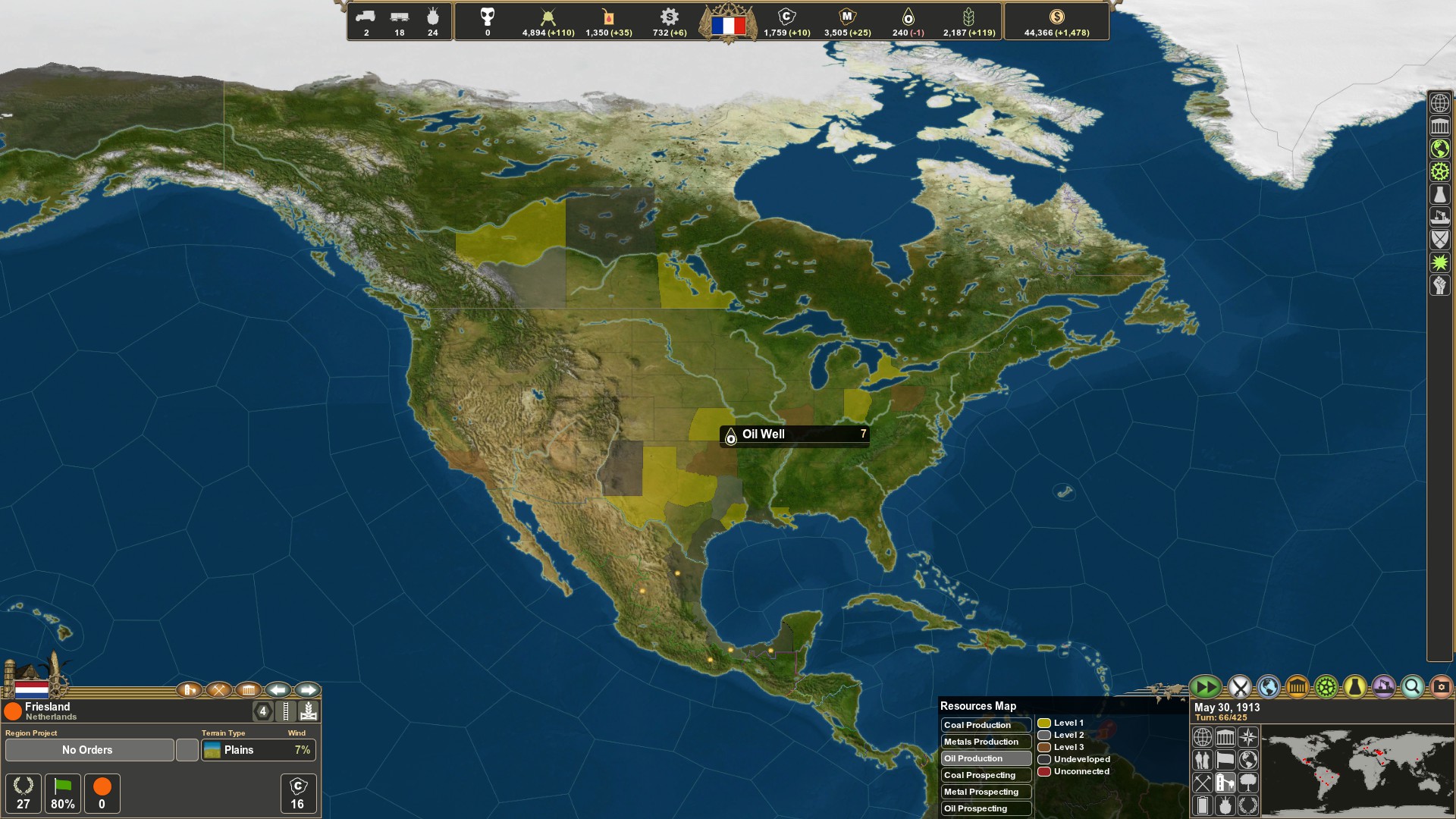Click the magnifying glass search icon

tap(1412, 687)
